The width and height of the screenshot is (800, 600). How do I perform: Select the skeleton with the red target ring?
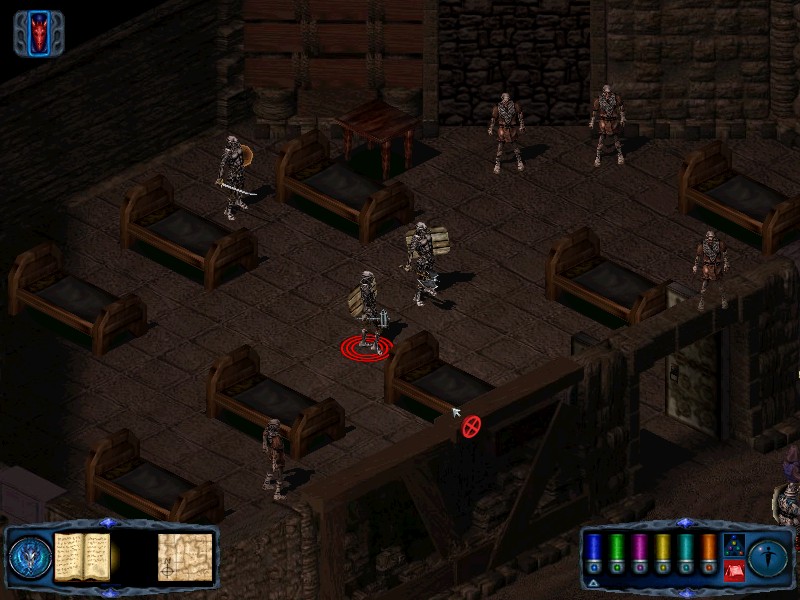click(x=368, y=310)
